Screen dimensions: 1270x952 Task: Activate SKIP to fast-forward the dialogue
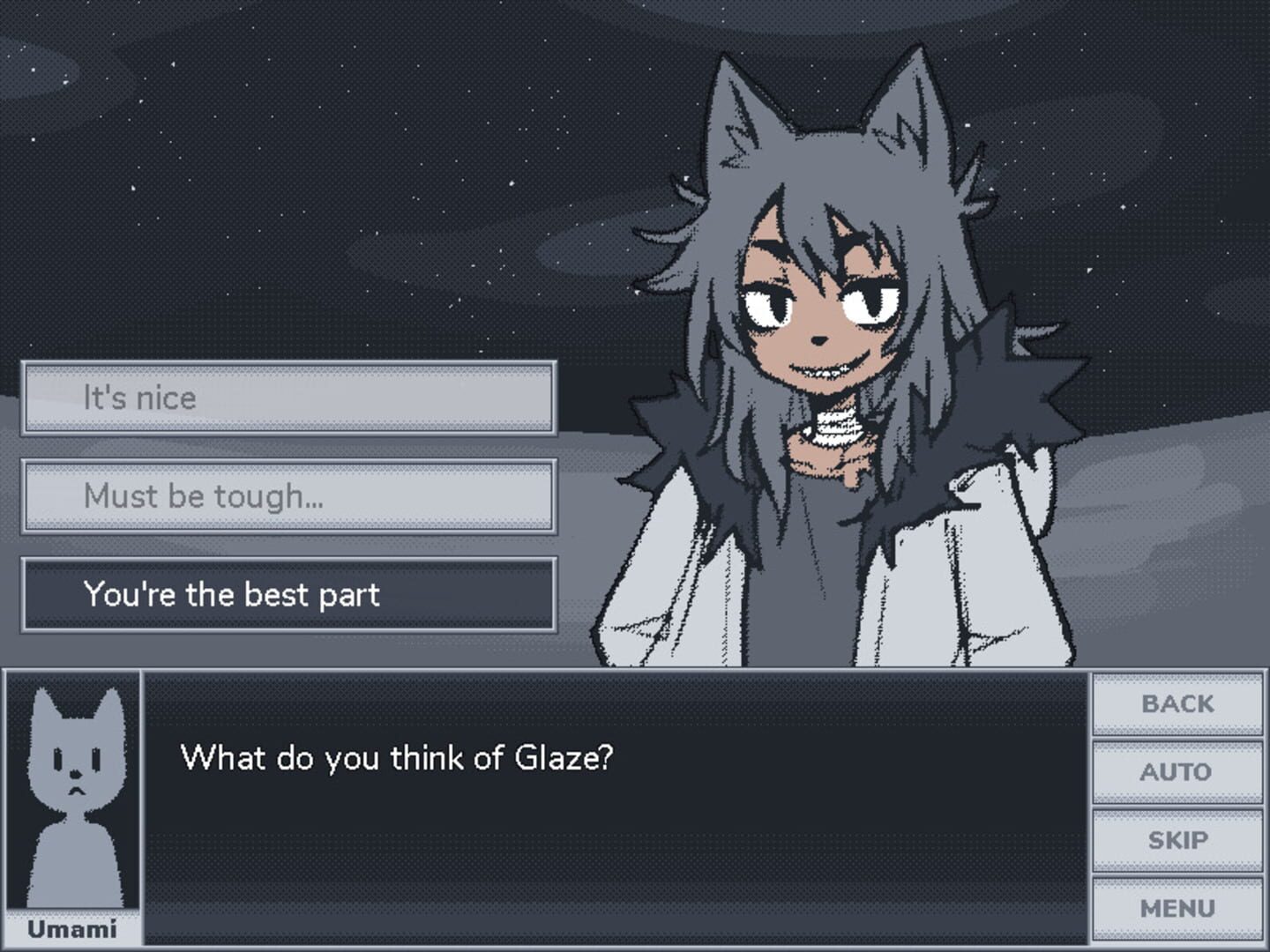(1177, 839)
